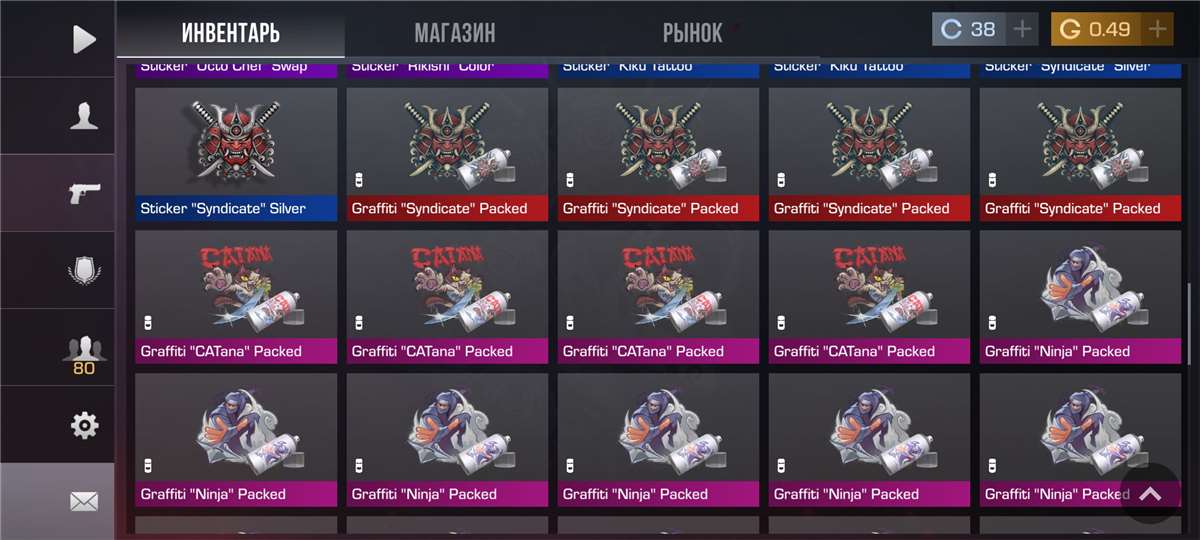
Task: Open the Рынок tab
Action: tap(692, 33)
